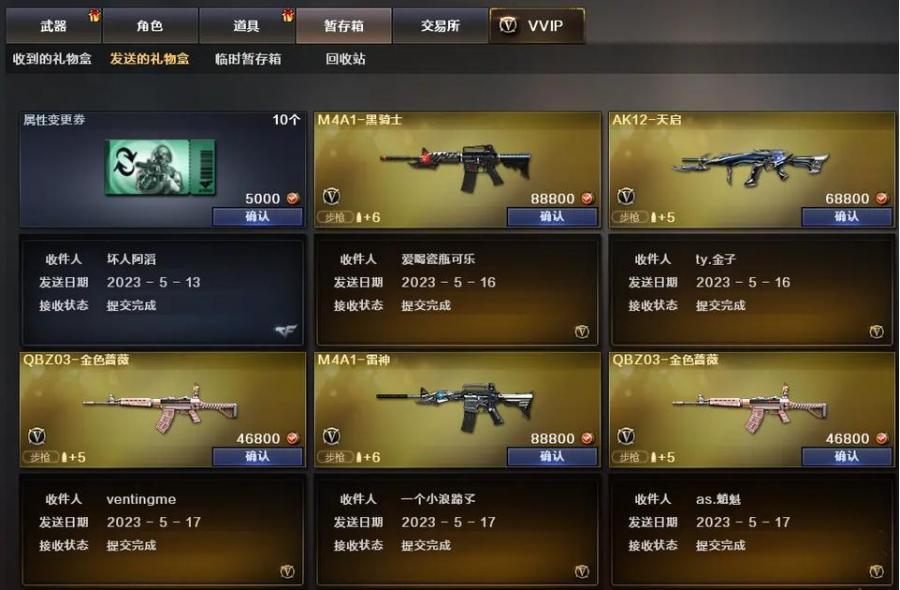Screen dimensions: 900x590
Task: Click 确认 on M4A1-雷神
Action: tap(552, 457)
